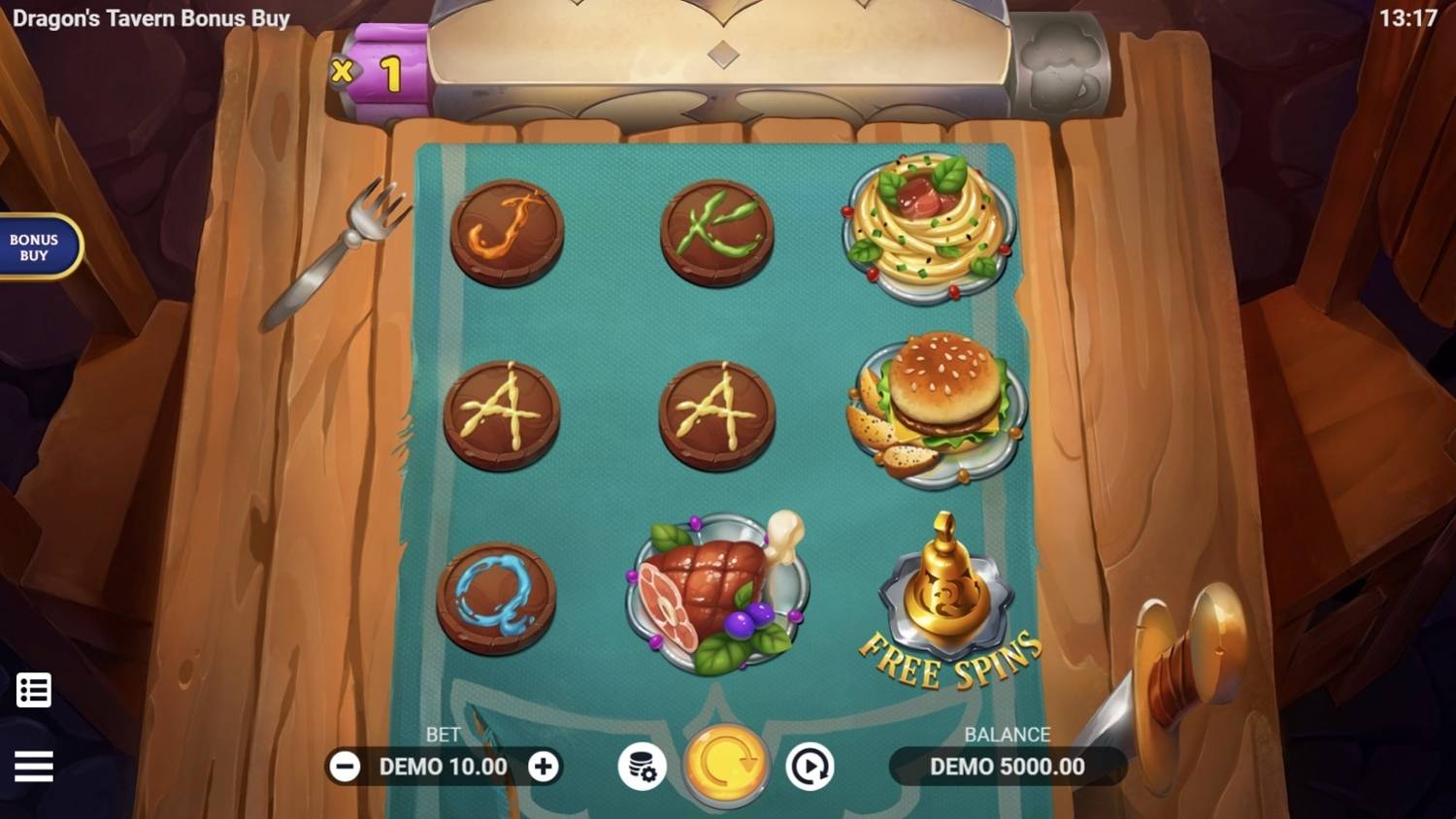Increase bet with the plus button
Image resolution: width=1456 pixels, height=819 pixels.
(x=544, y=767)
